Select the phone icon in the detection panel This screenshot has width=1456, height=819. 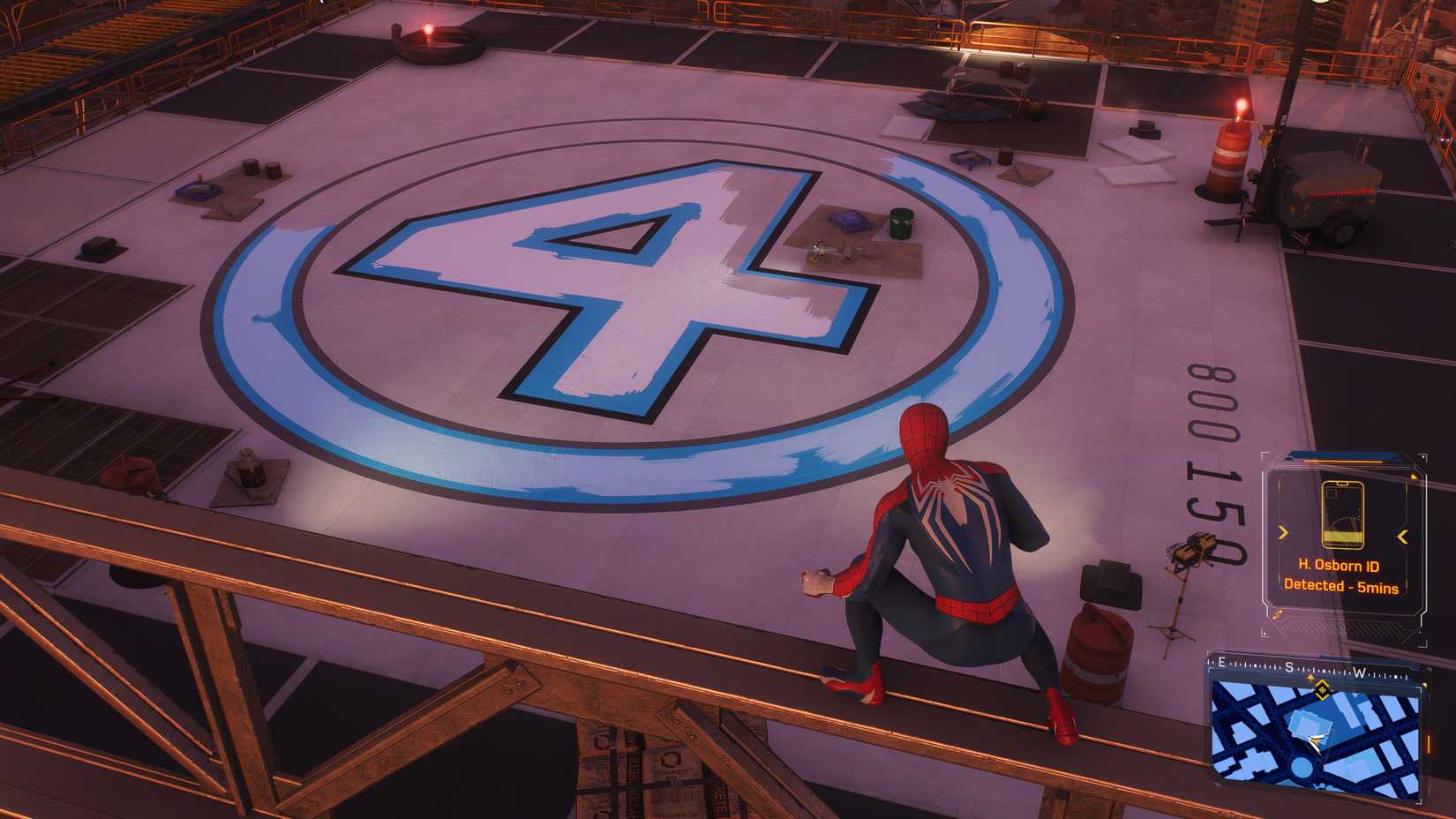[1343, 513]
